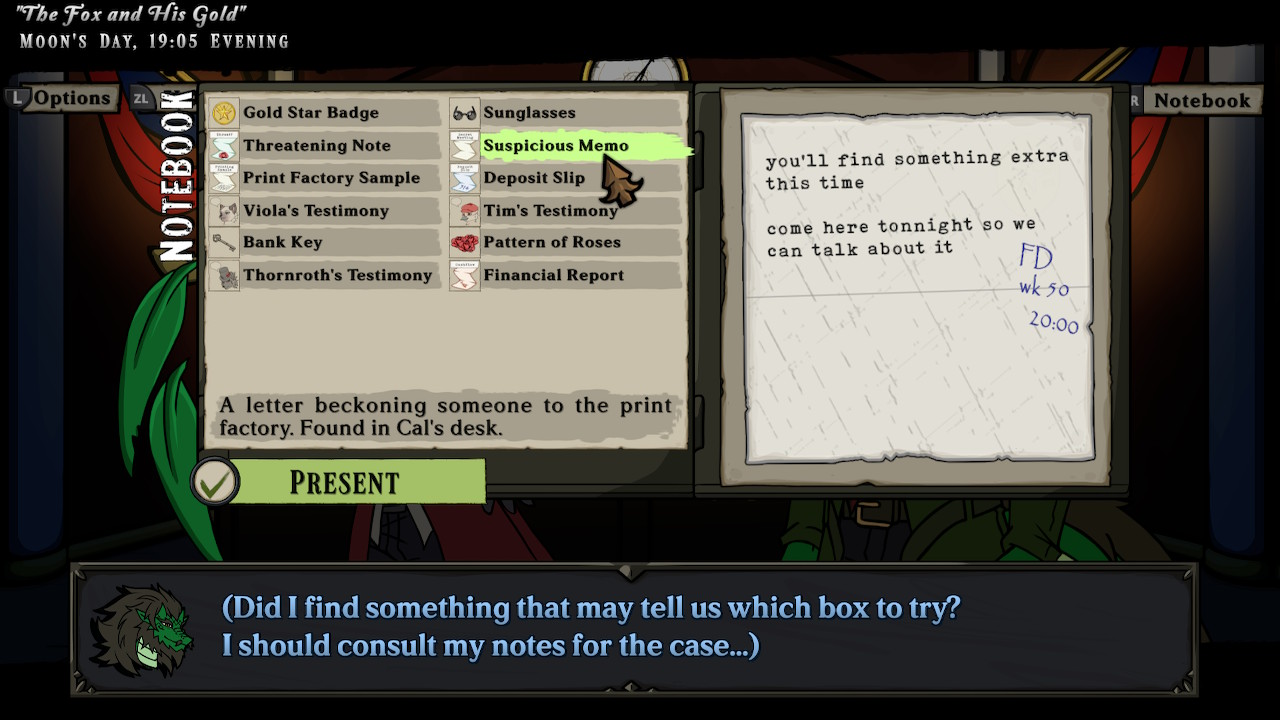This screenshot has width=1280, height=720.
Task: Switch to the Notebook tab on right
Action: click(1200, 100)
